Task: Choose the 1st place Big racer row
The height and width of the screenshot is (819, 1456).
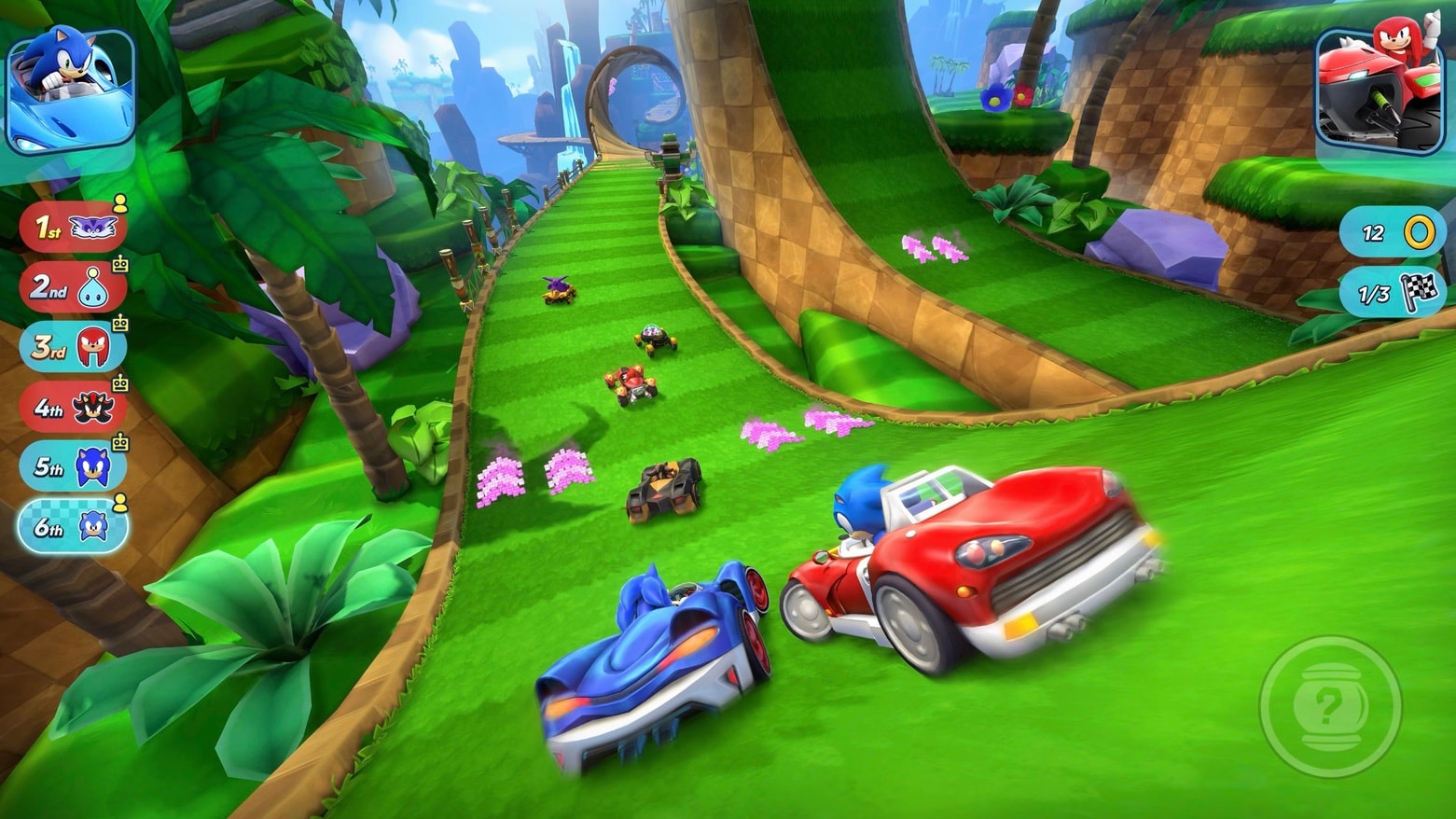Action: pos(73,227)
